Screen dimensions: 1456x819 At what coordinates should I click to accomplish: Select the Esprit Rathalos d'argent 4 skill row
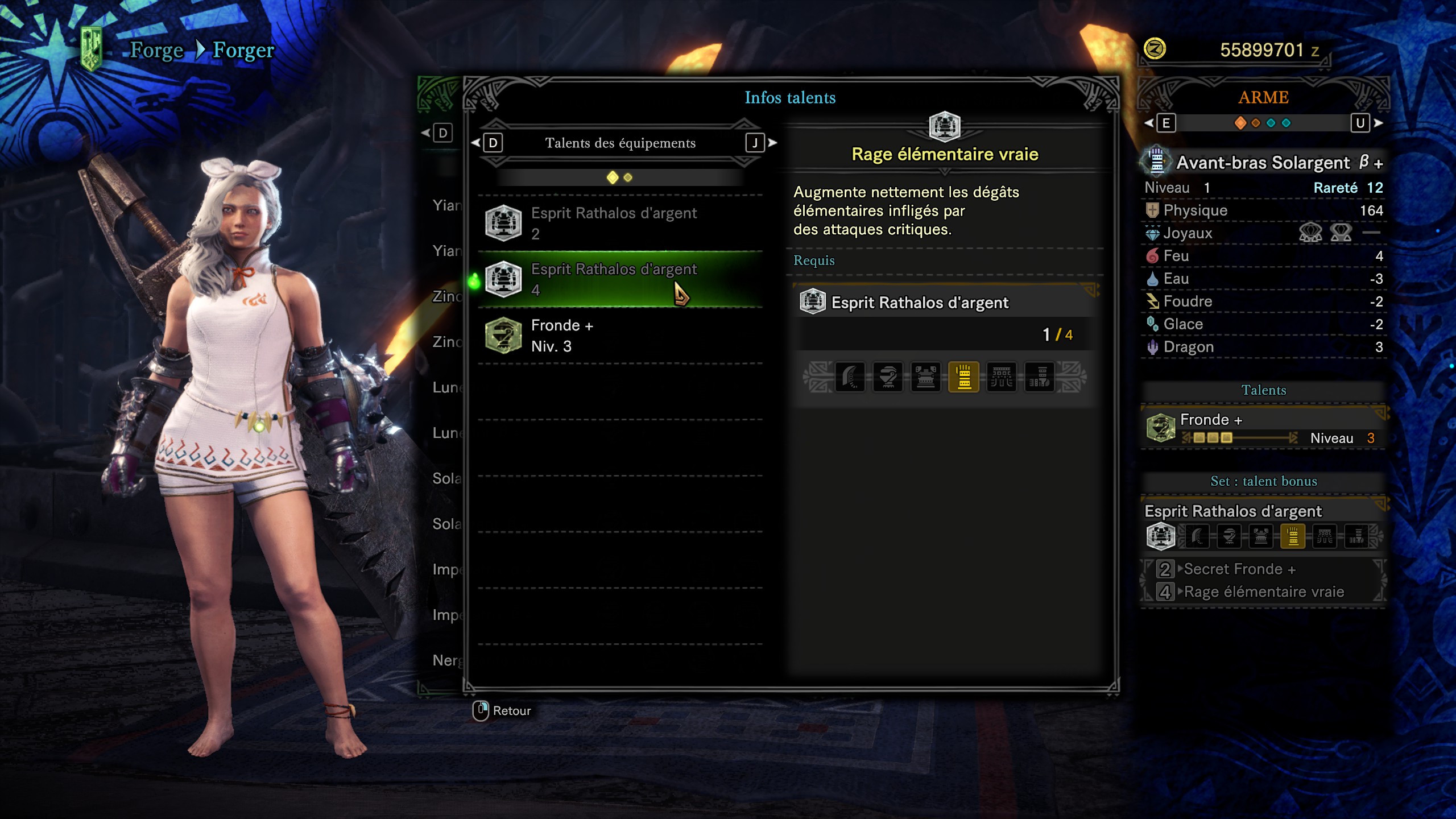(x=620, y=279)
